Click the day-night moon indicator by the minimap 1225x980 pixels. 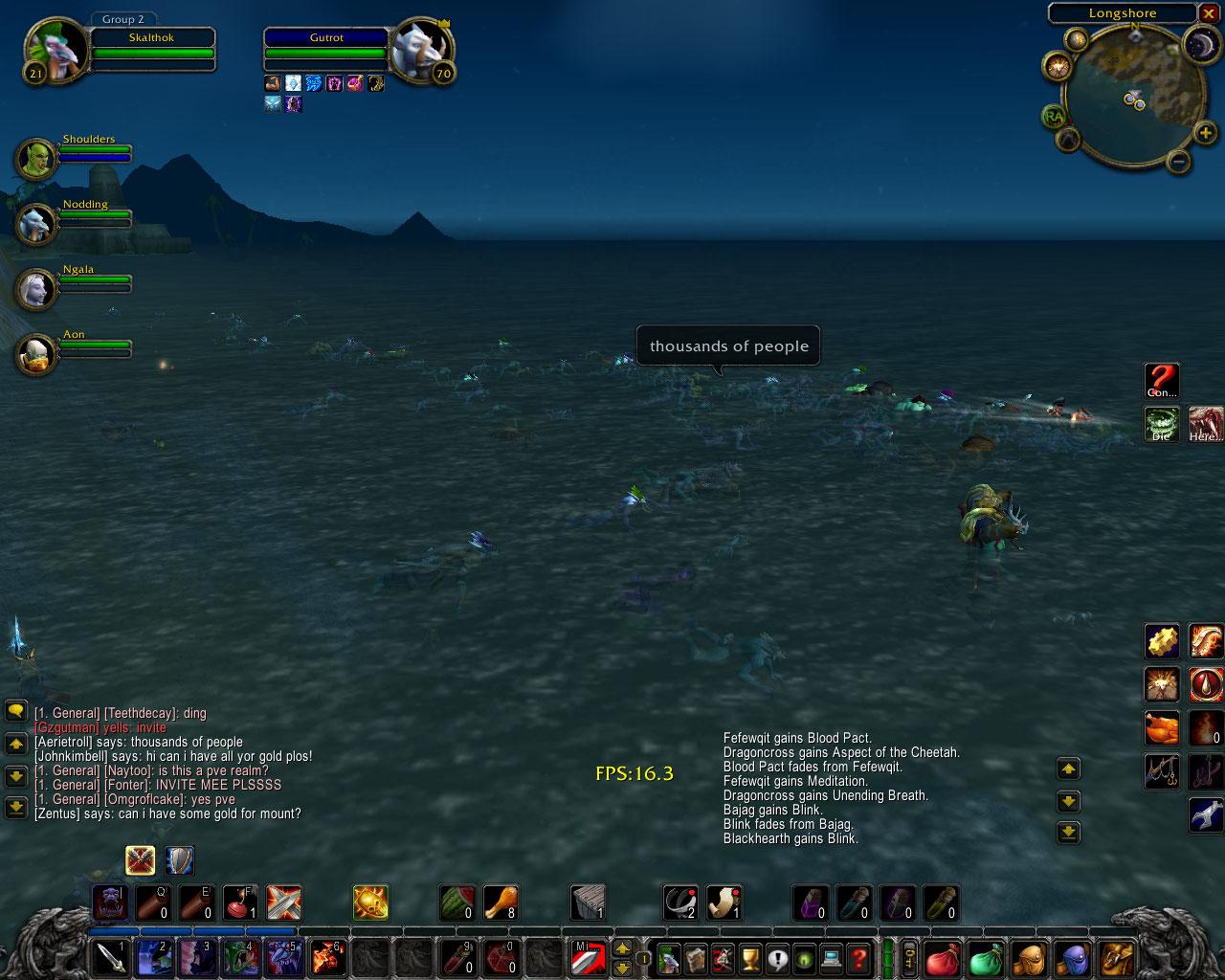[1199, 45]
